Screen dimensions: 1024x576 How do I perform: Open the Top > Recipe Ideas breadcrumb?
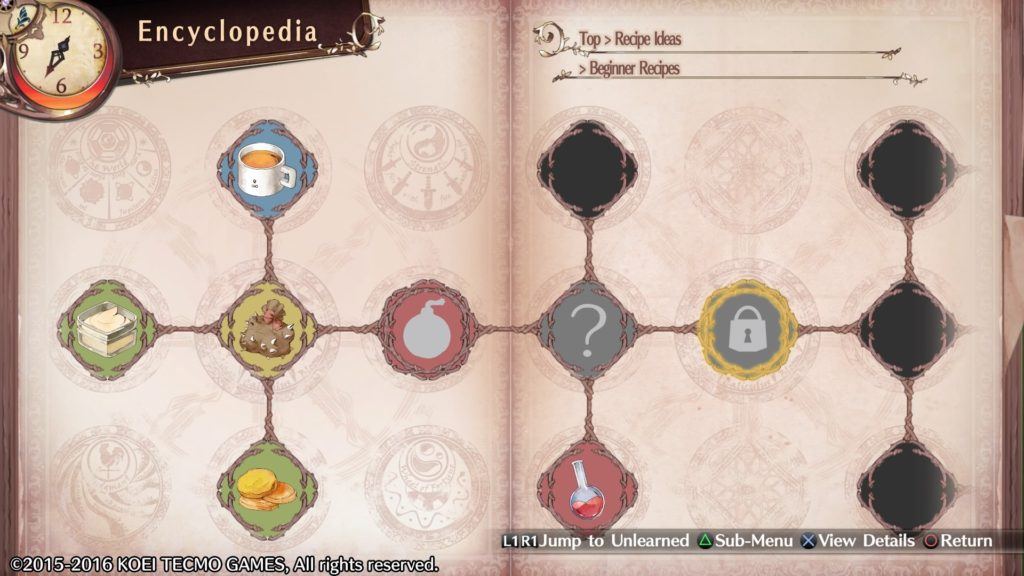pos(630,40)
